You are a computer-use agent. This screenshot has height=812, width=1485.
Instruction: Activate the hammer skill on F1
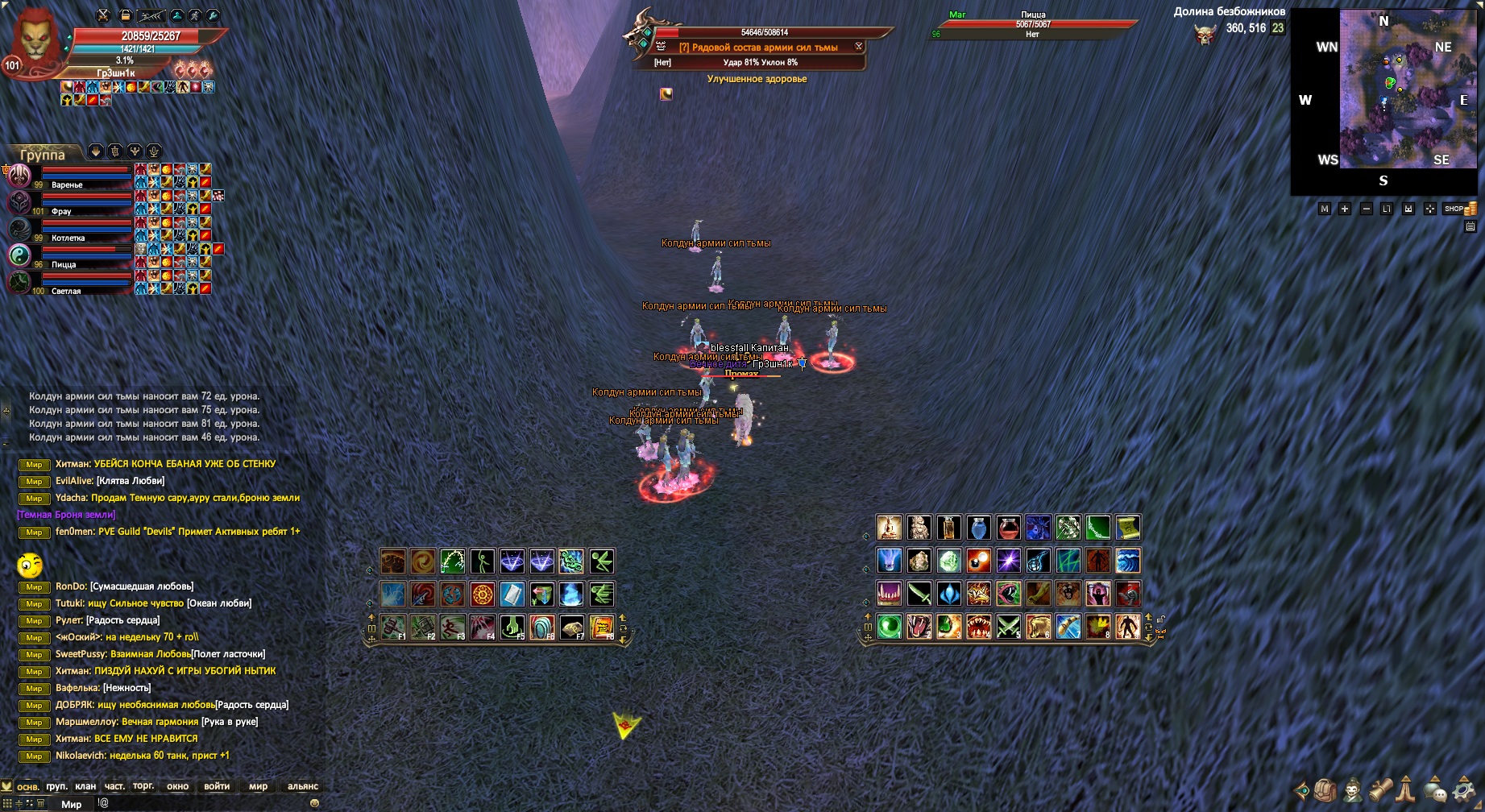pos(392,627)
